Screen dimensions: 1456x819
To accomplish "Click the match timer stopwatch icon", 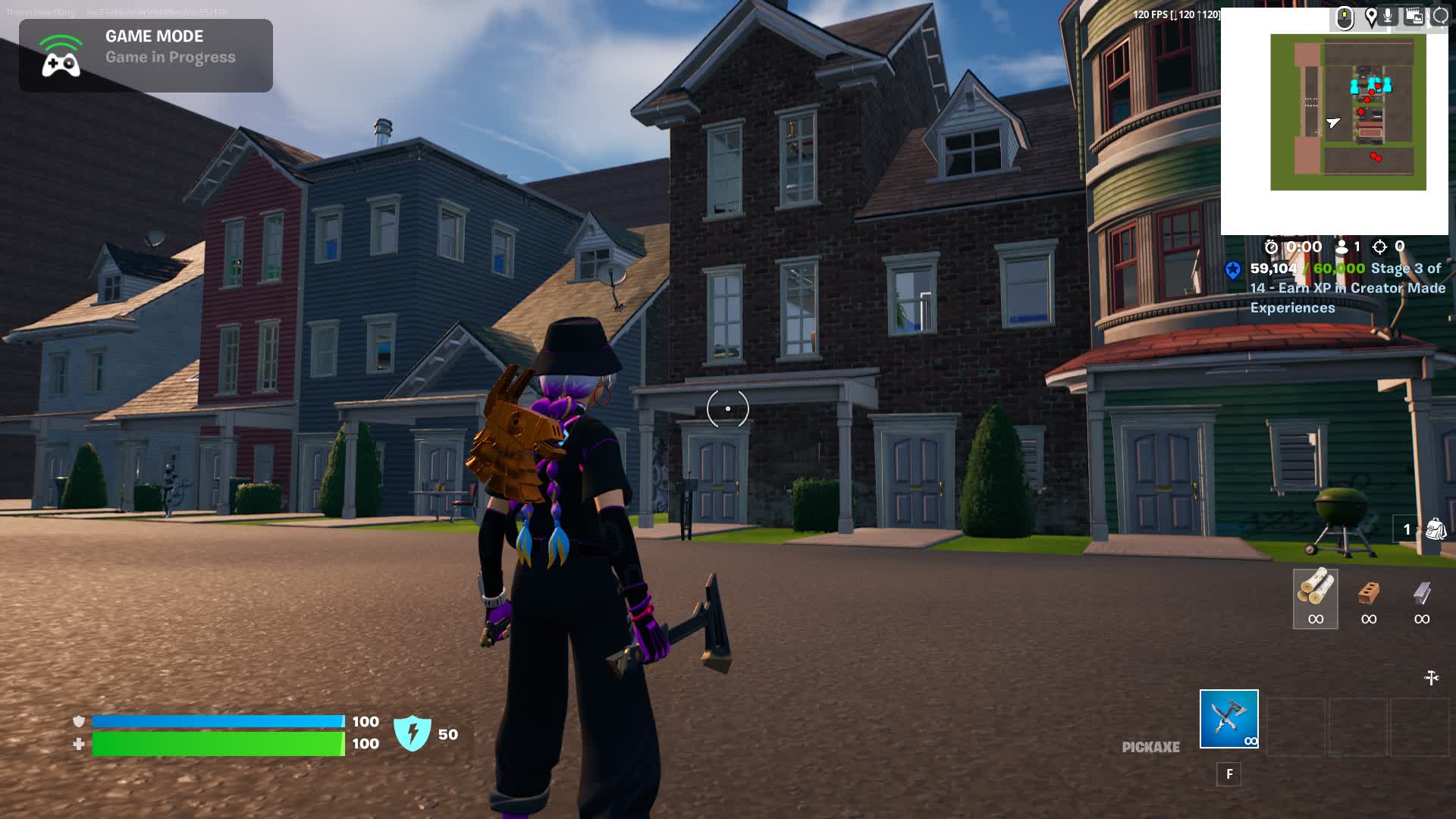I will click(x=1271, y=247).
